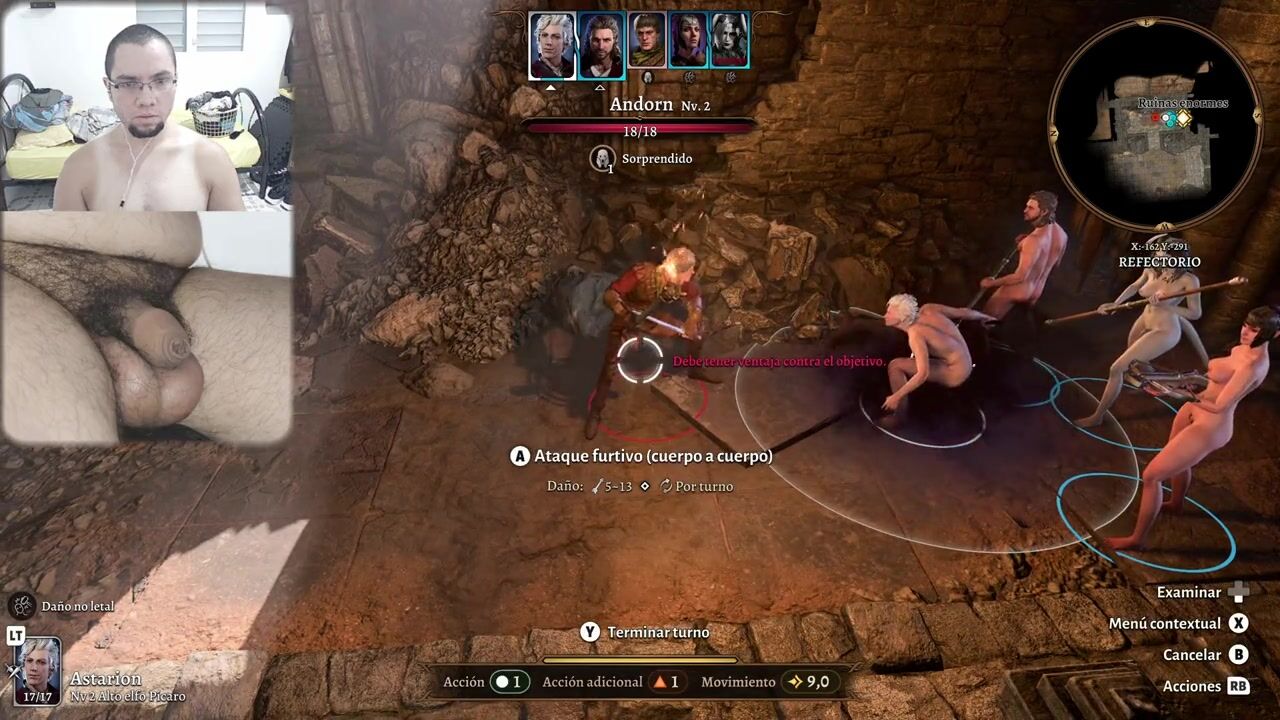The width and height of the screenshot is (1280, 720).
Task: Select the pale horned woman turn-order portrait
Action: tap(729, 45)
